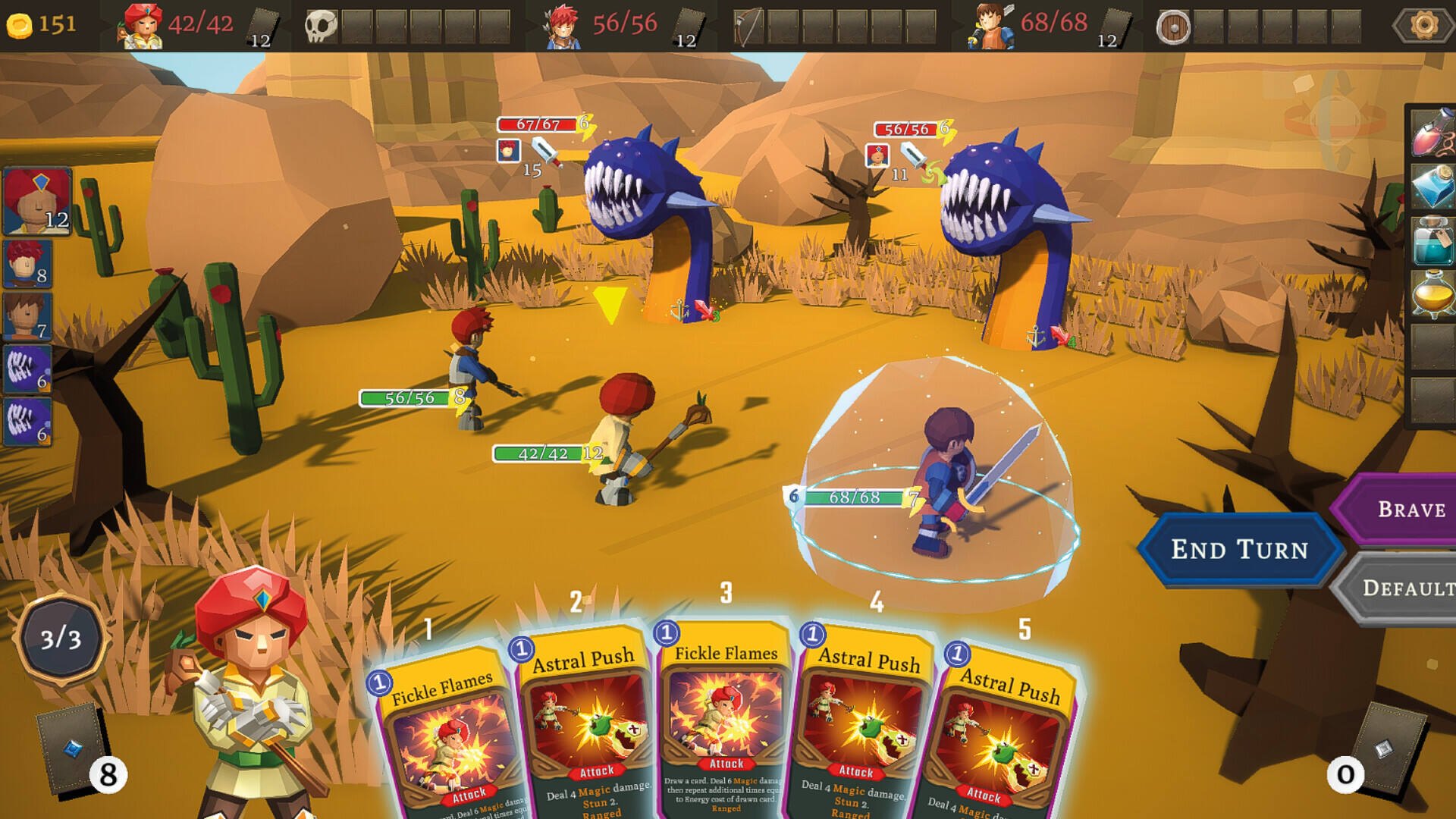Select the turbaned mage turn-order portrait
Image resolution: width=1456 pixels, height=819 pixels.
(x=37, y=201)
